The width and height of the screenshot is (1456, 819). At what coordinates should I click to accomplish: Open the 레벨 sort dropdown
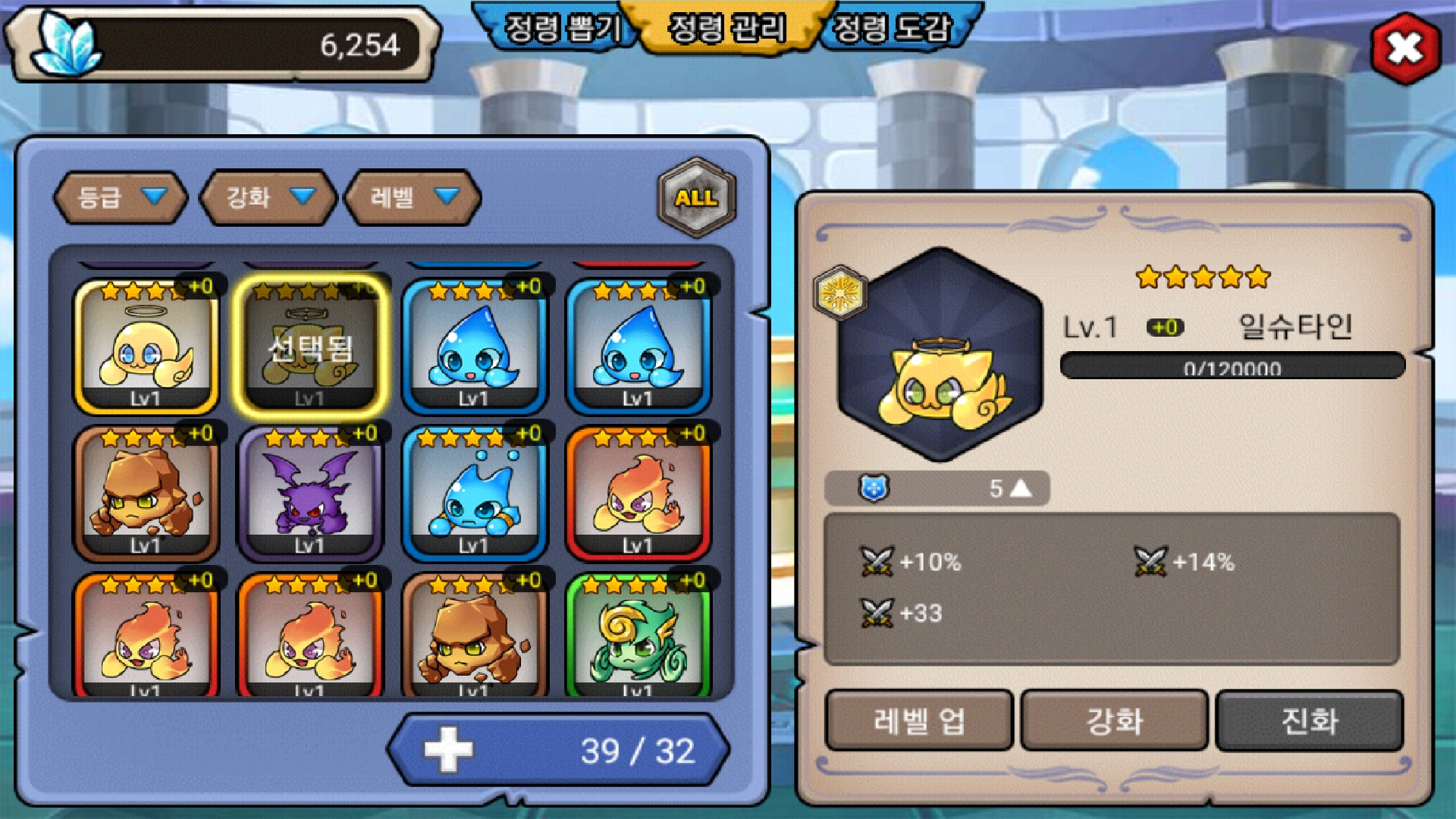click(x=413, y=198)
